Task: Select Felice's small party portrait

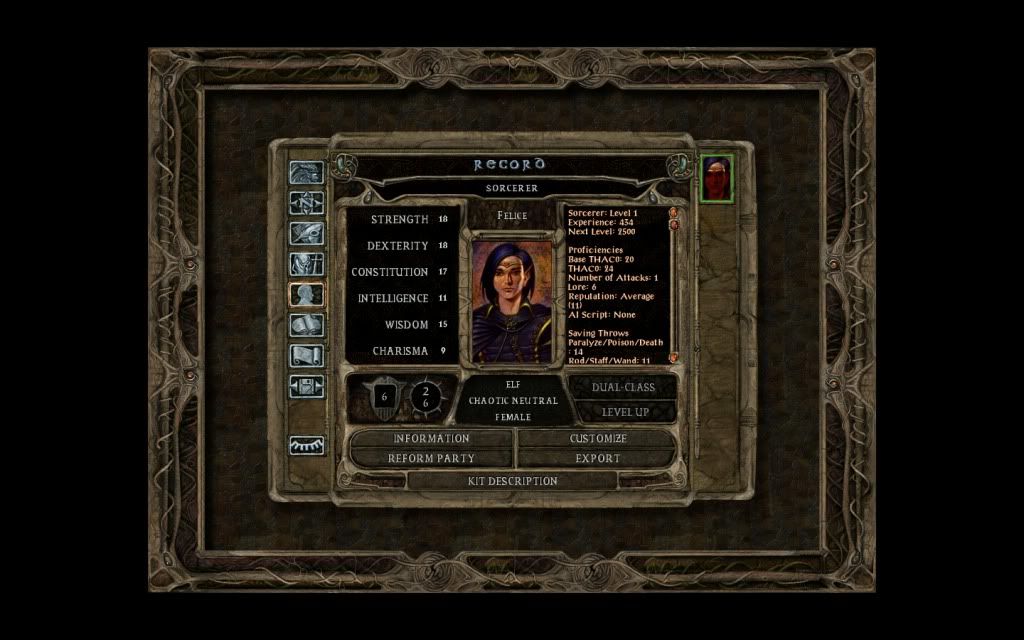Action: 716,178
